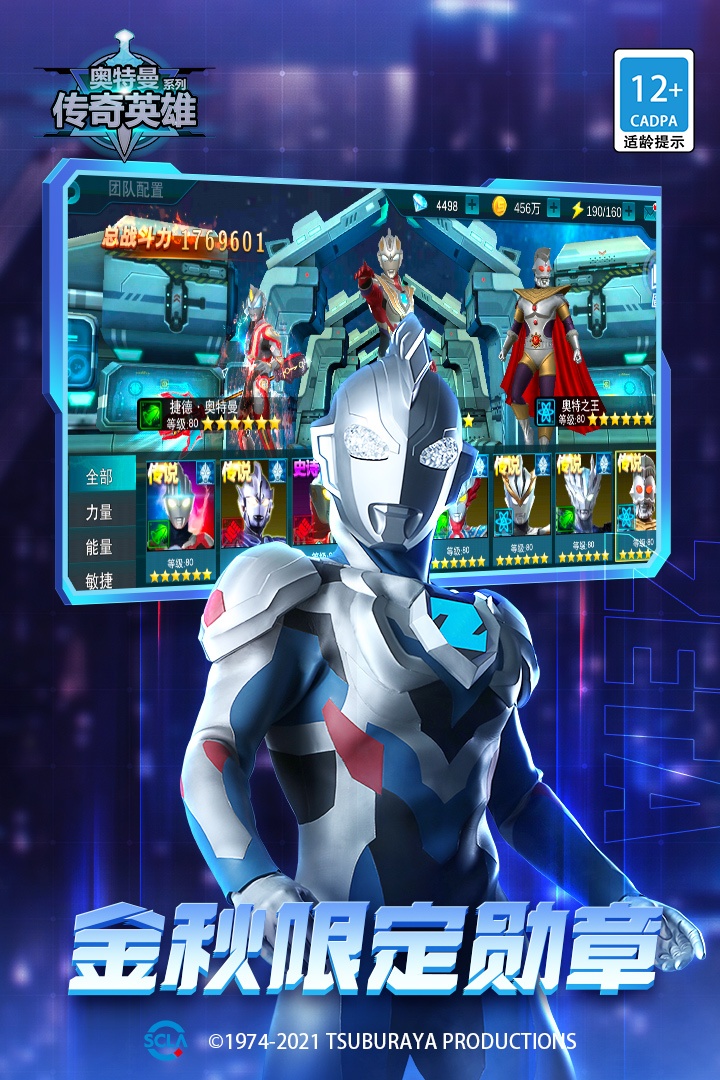This screenshot has width=720, height=1080.
Task: Show the 能量 (Energy) hero category
Action: click(x=99, y=548)
